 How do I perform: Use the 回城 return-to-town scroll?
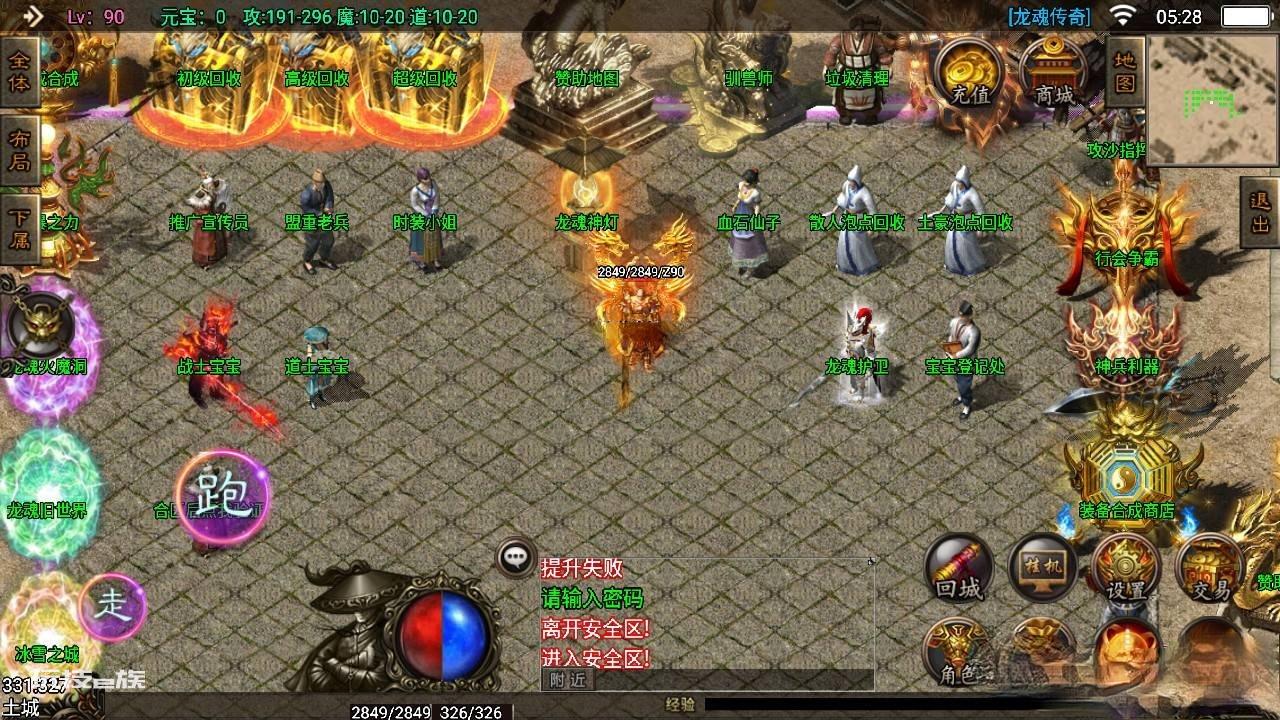[960, 569]
